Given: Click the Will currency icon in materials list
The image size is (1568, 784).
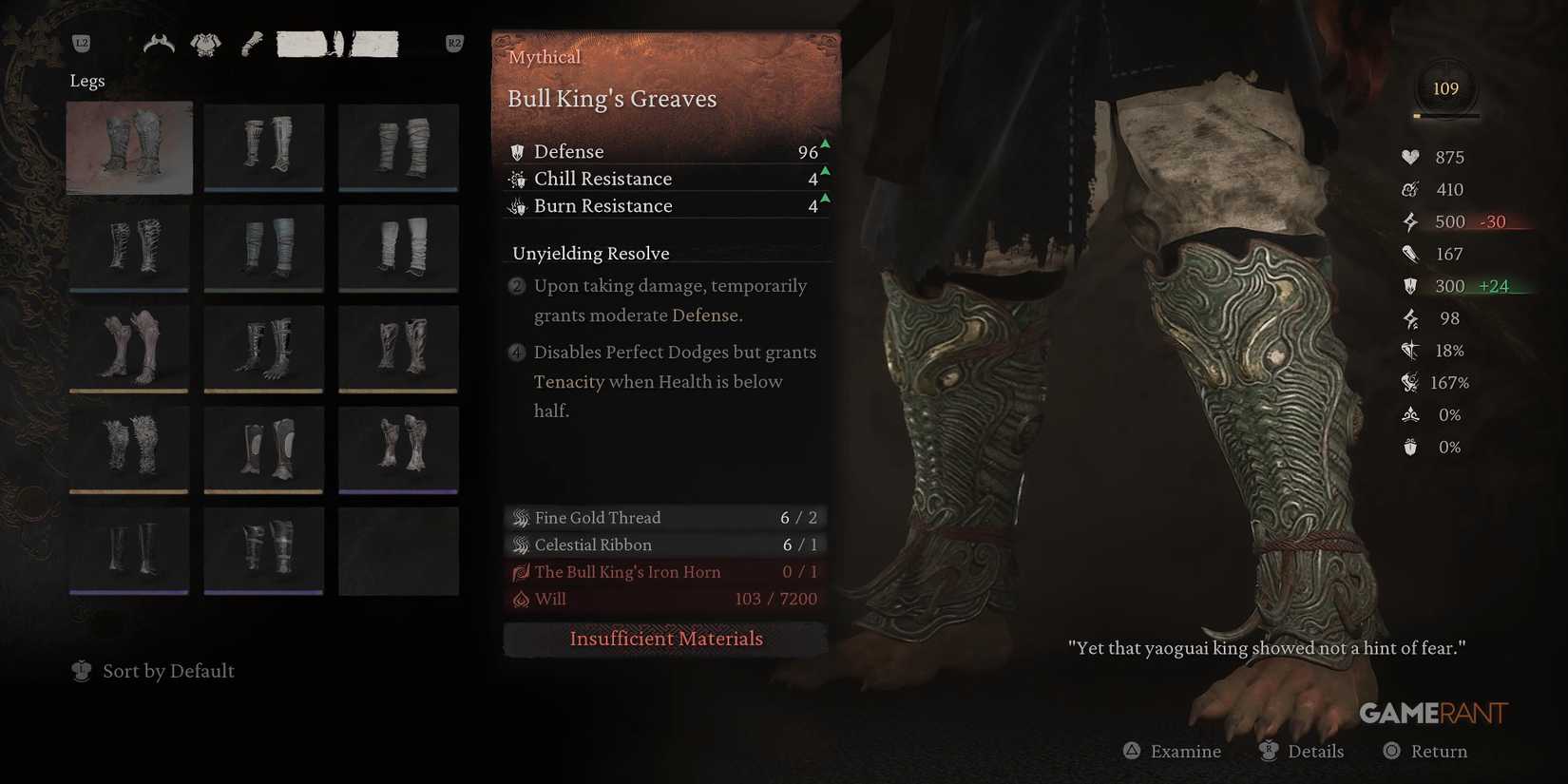Looking at the screenshot, I should point(521,599).
